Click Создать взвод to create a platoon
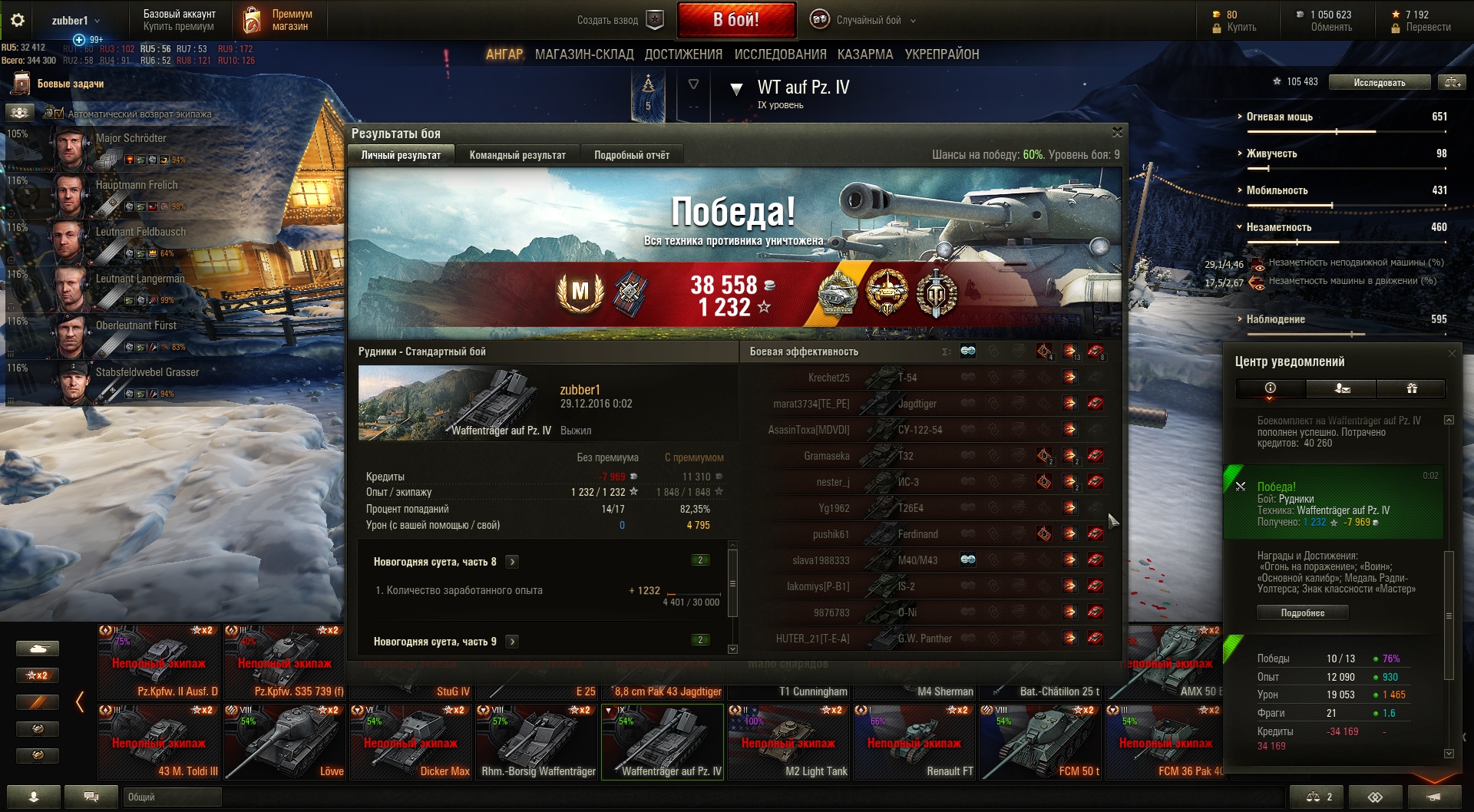Image resolution: width=1474 pixels, height=812 pixels. pyautogui.click(x=619, y=21)
